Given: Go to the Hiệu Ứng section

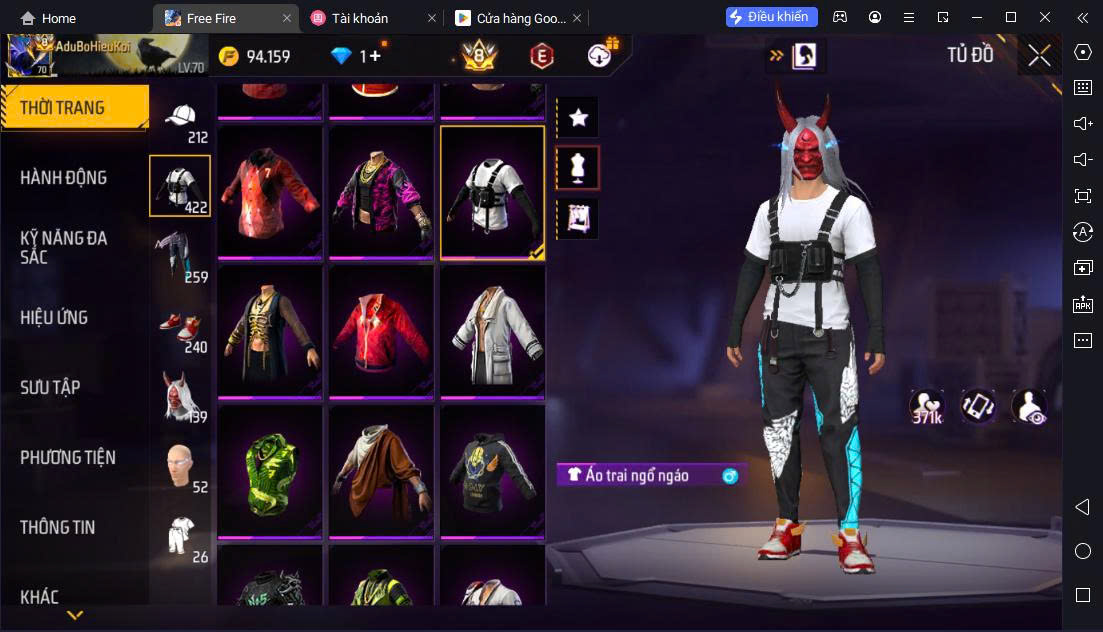Looking at the screenshot, I should 54,318.
